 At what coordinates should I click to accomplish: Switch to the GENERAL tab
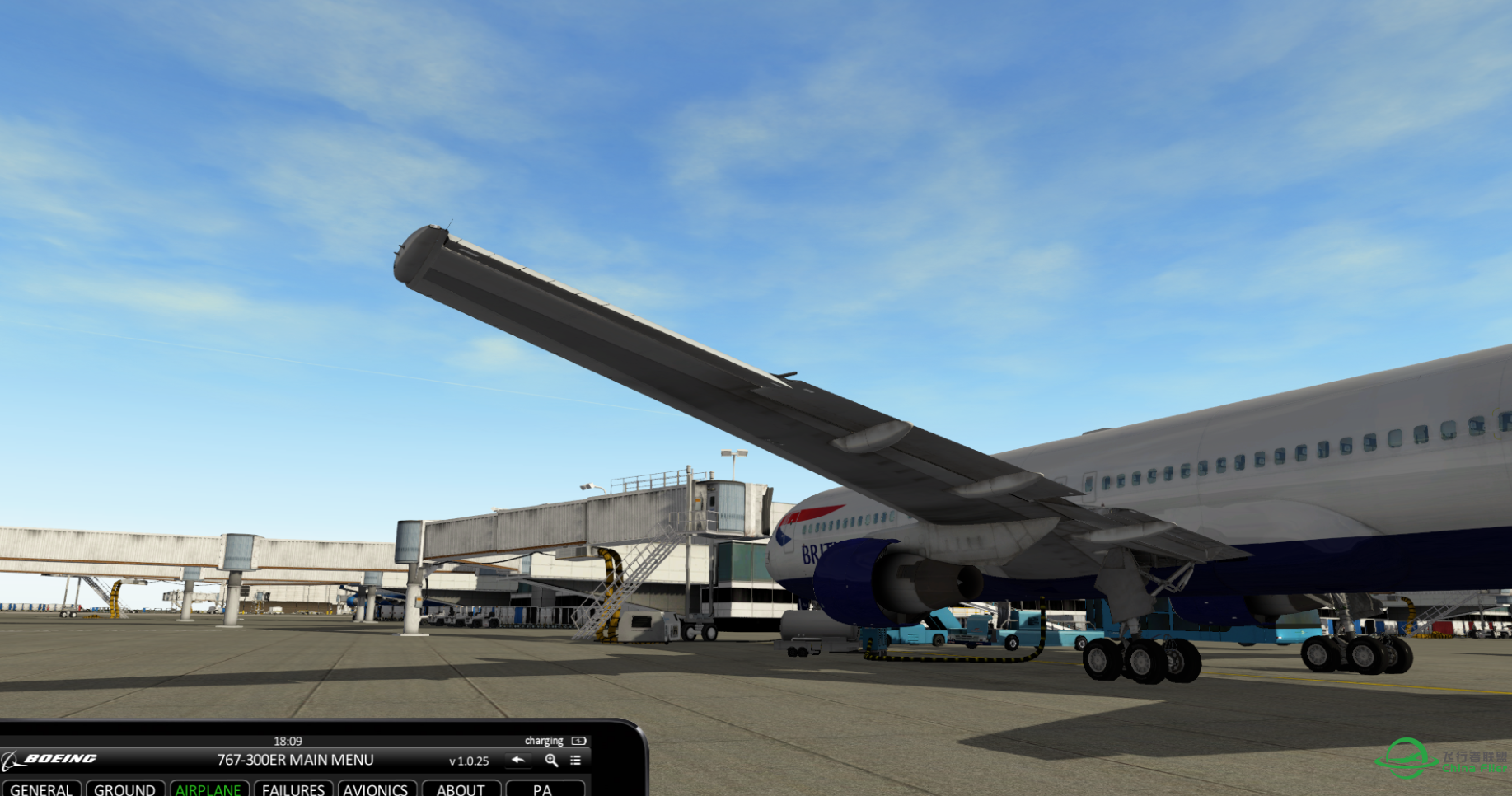41,789
